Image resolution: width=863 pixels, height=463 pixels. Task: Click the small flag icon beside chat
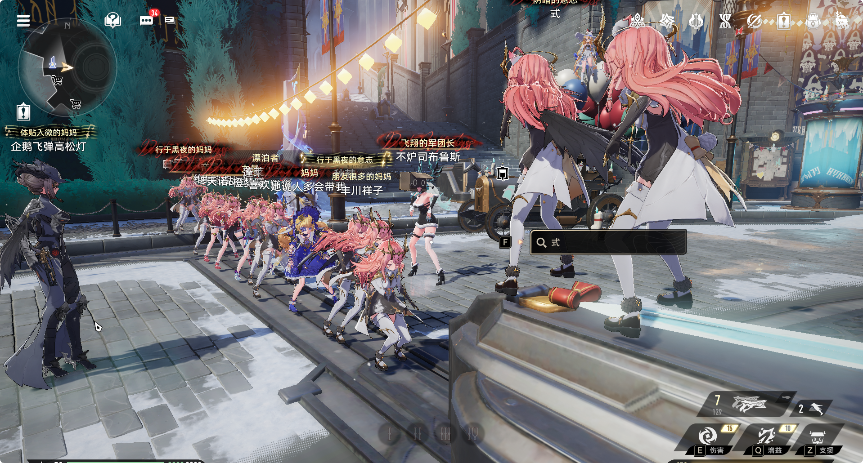(170, 20)
